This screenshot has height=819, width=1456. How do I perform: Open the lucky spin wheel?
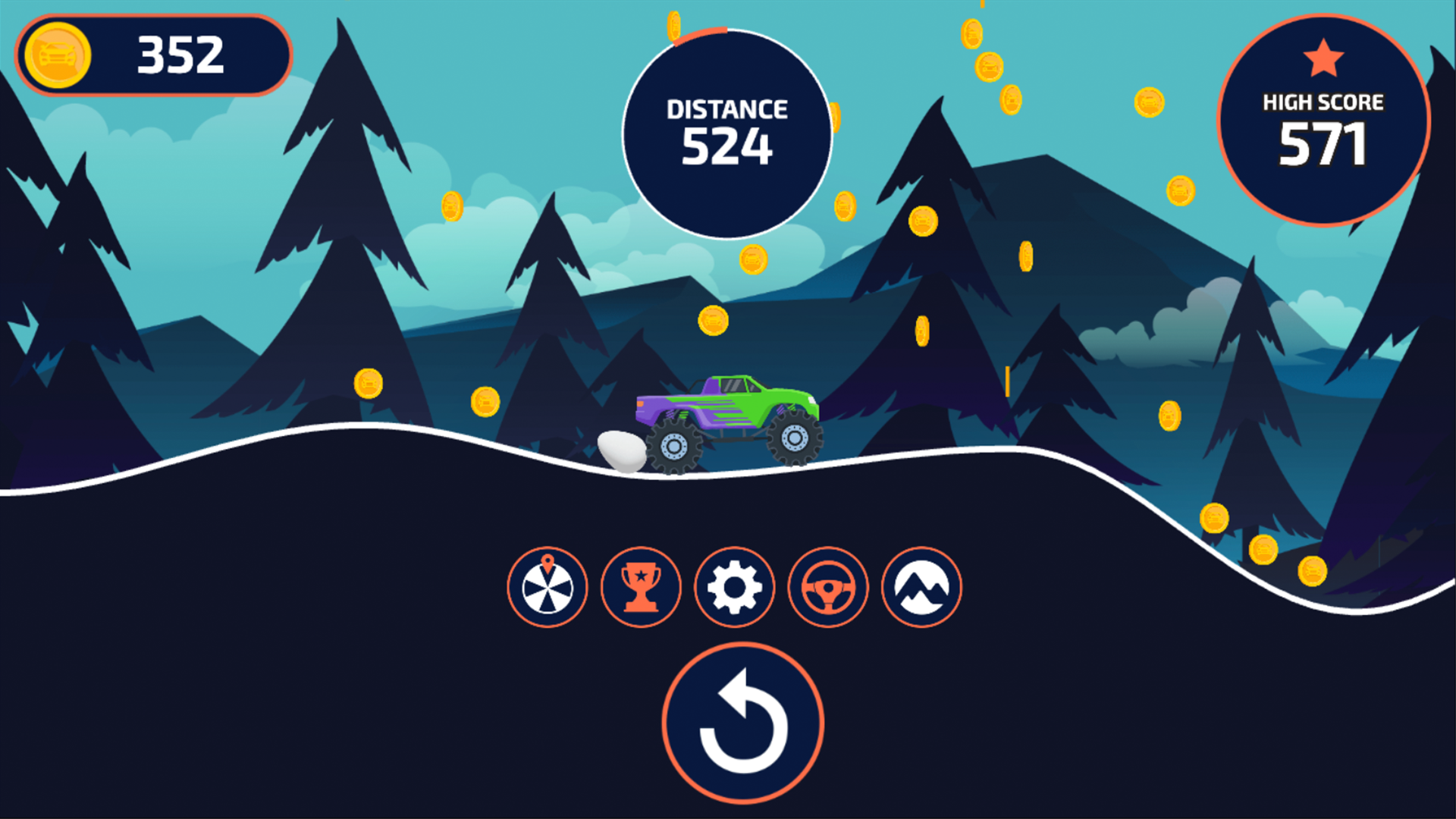pyautogui.click(x=548, y=588)
